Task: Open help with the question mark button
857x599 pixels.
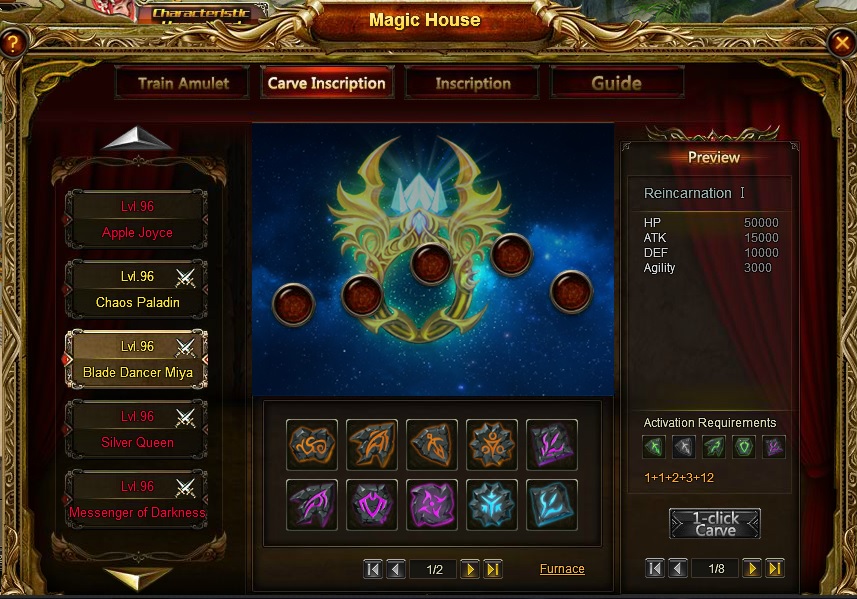Action: (x=12, y=43)
